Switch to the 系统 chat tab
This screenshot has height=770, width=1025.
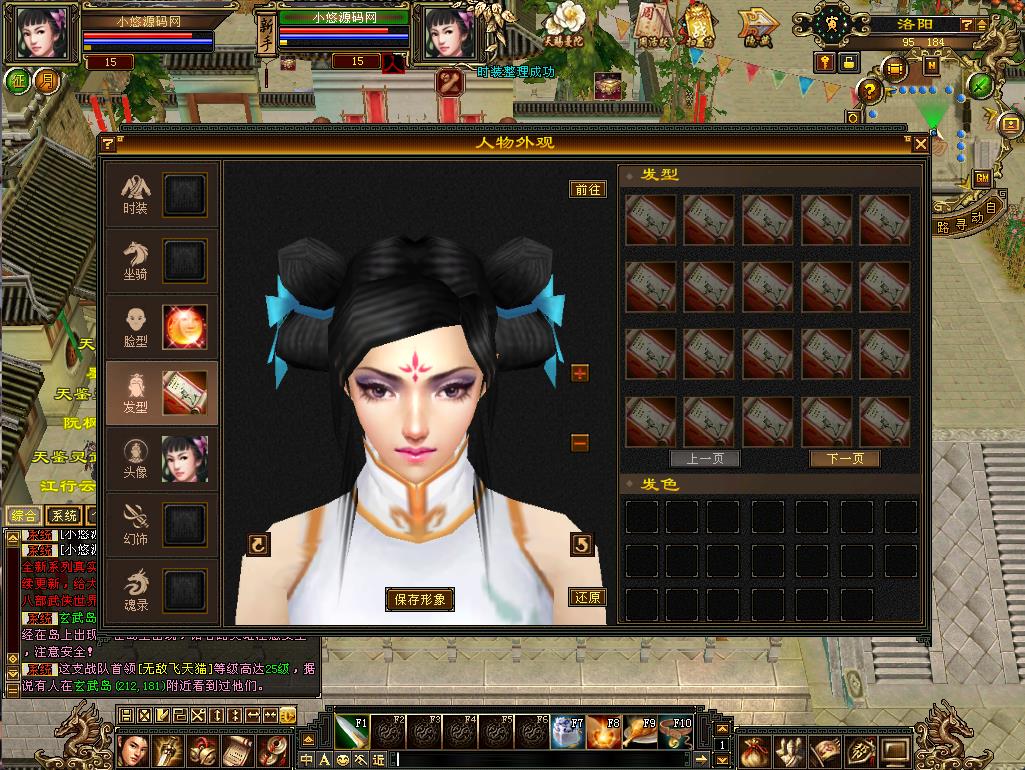[x=65, y=516]
